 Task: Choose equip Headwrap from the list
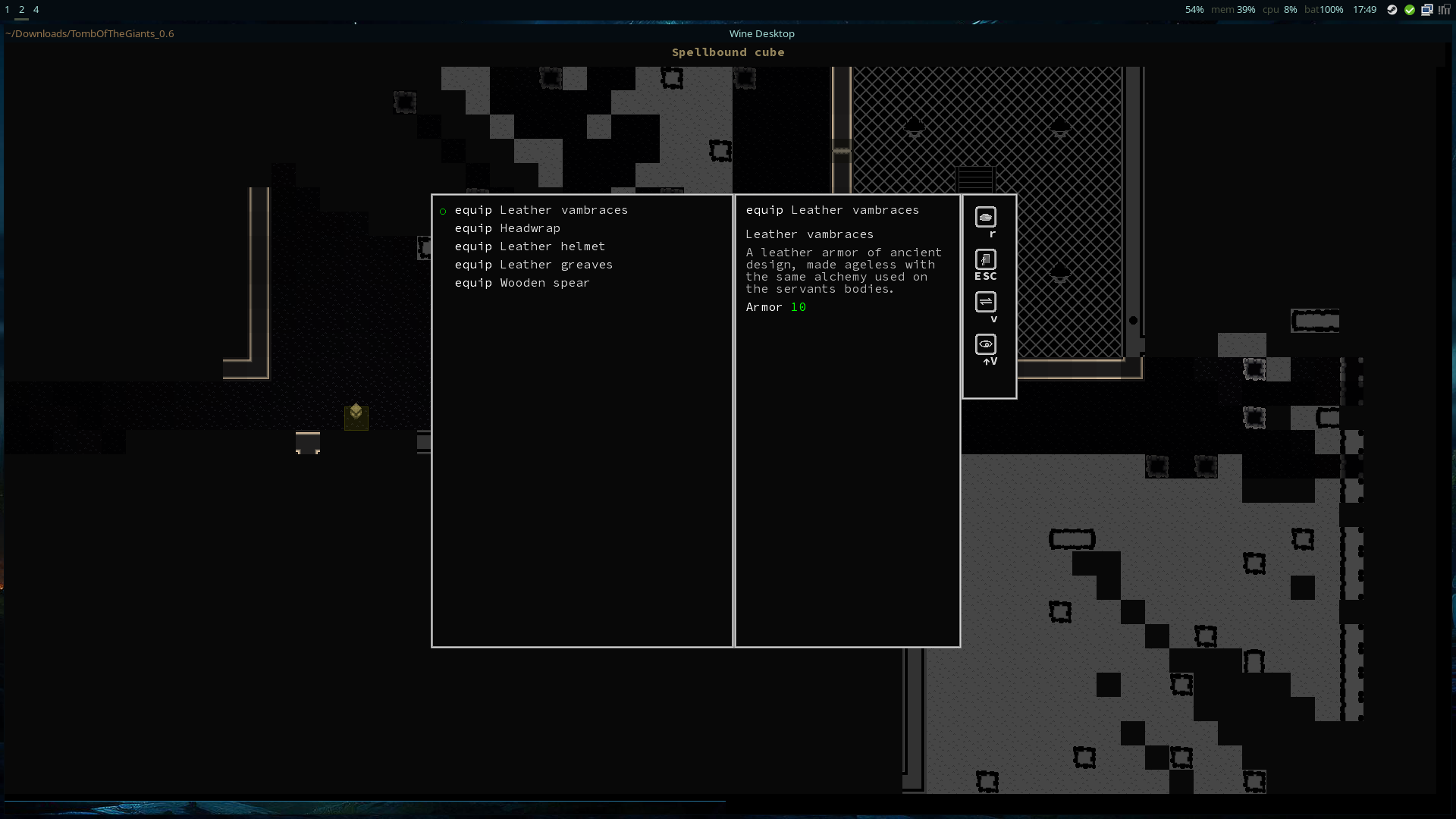[507, 228]
